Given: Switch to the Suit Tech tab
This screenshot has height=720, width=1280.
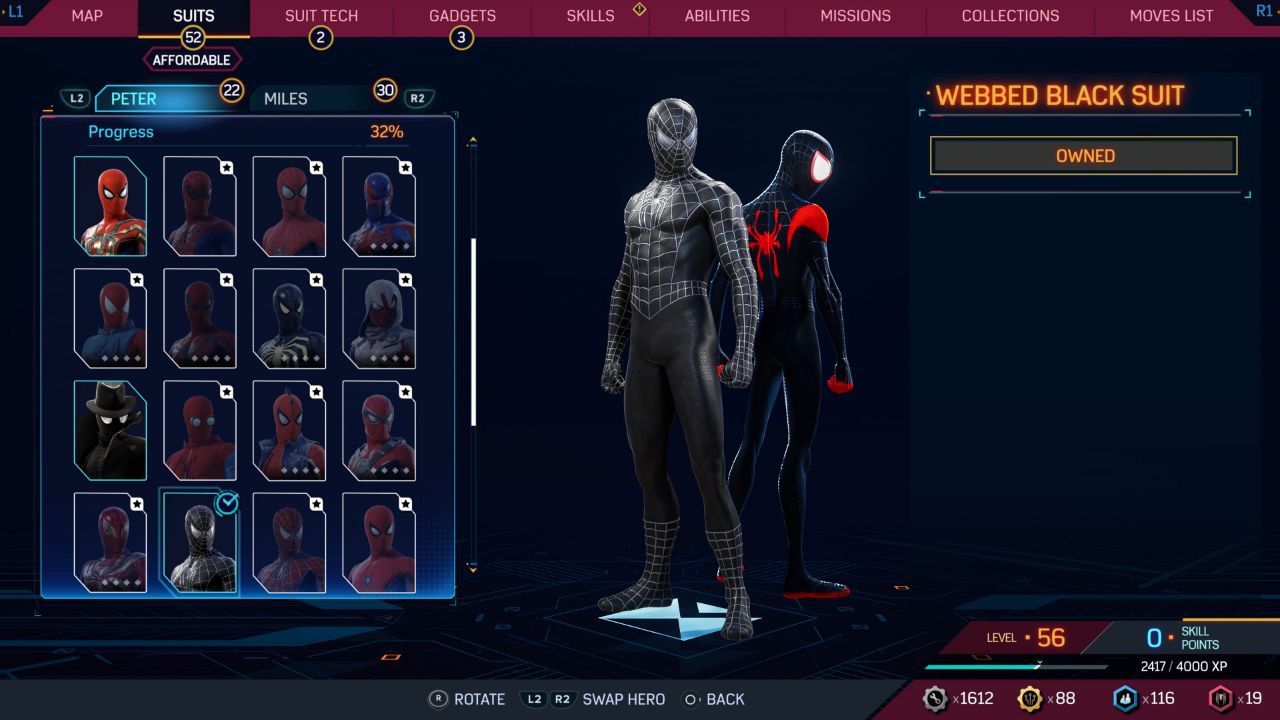Looking at the screenshot, I should [321, 16].
